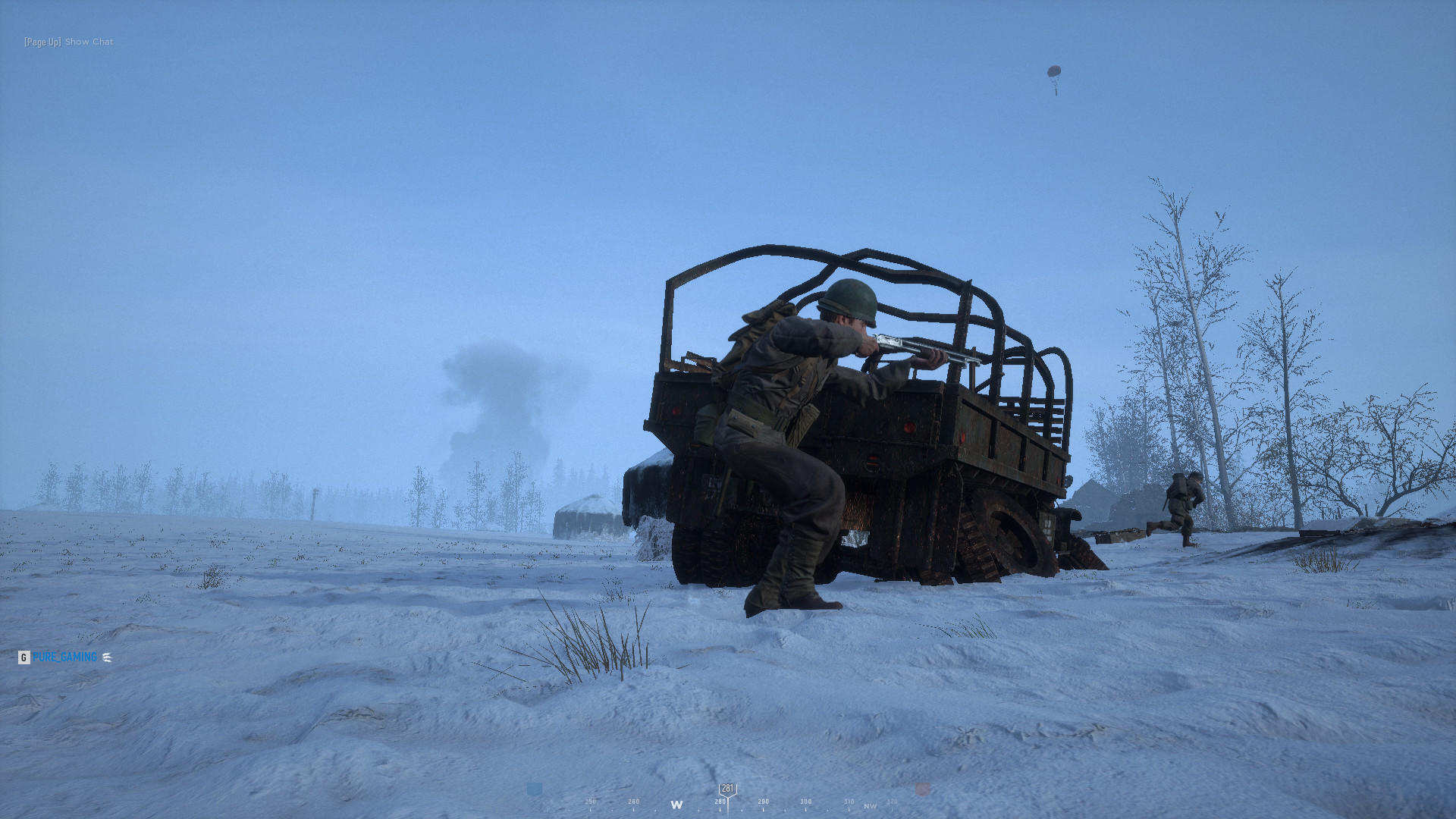Click the squad status indicator beside the player name
This screenshot has height=819, width=1456.
click(107, 657)
